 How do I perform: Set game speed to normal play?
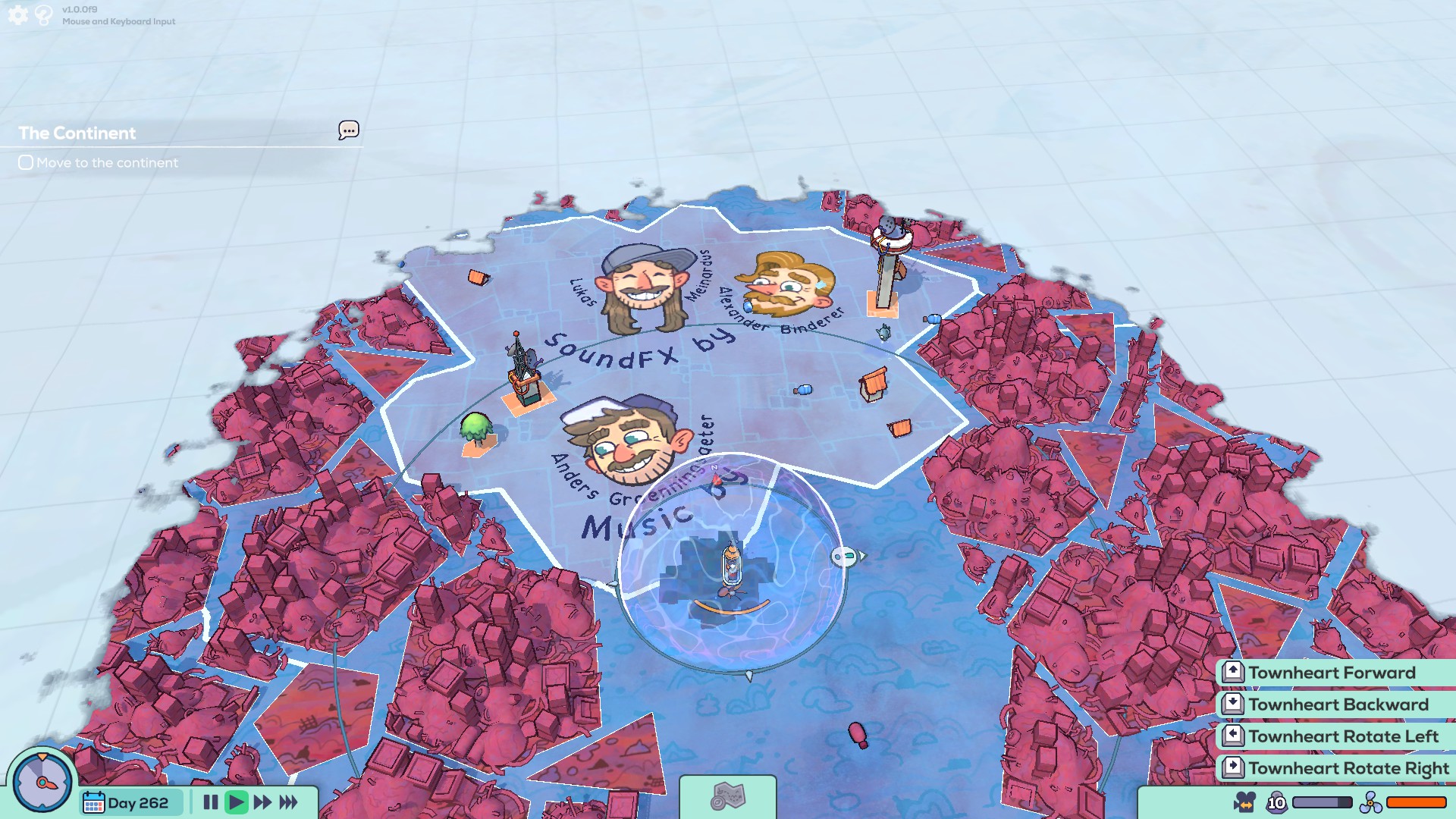coord(236,802)
